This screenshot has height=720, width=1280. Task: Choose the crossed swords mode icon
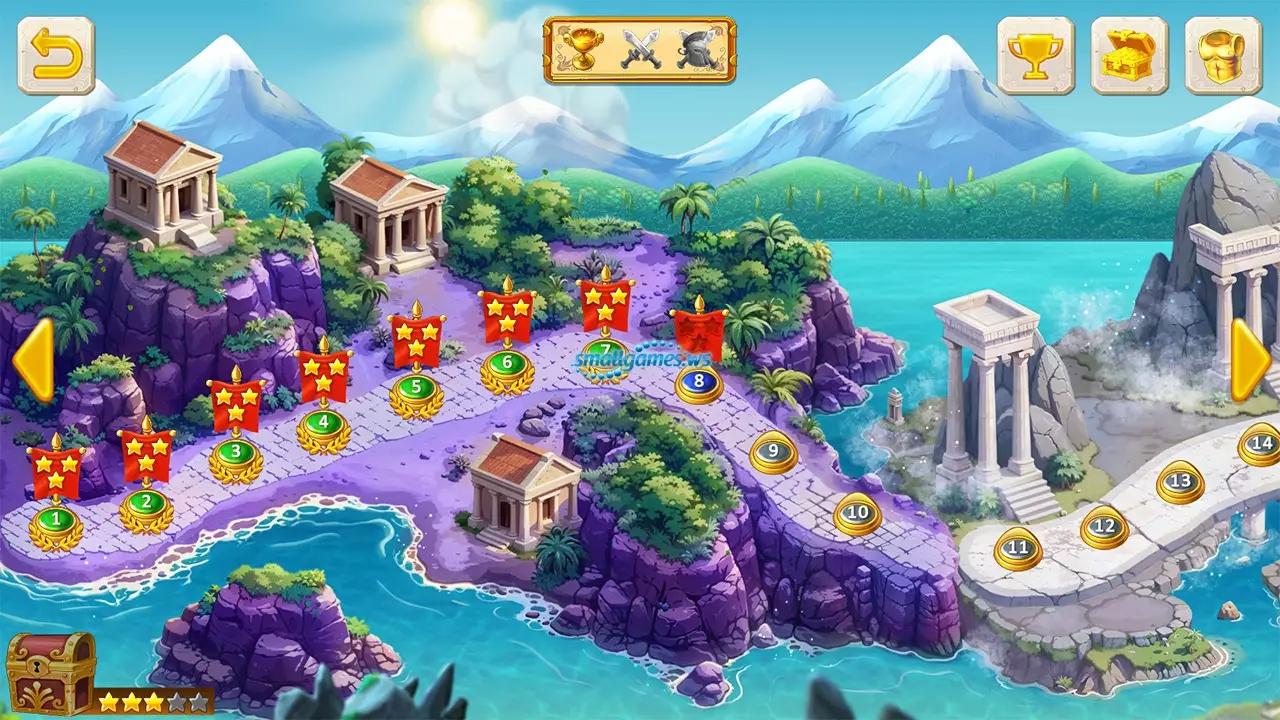pos(640,50)
